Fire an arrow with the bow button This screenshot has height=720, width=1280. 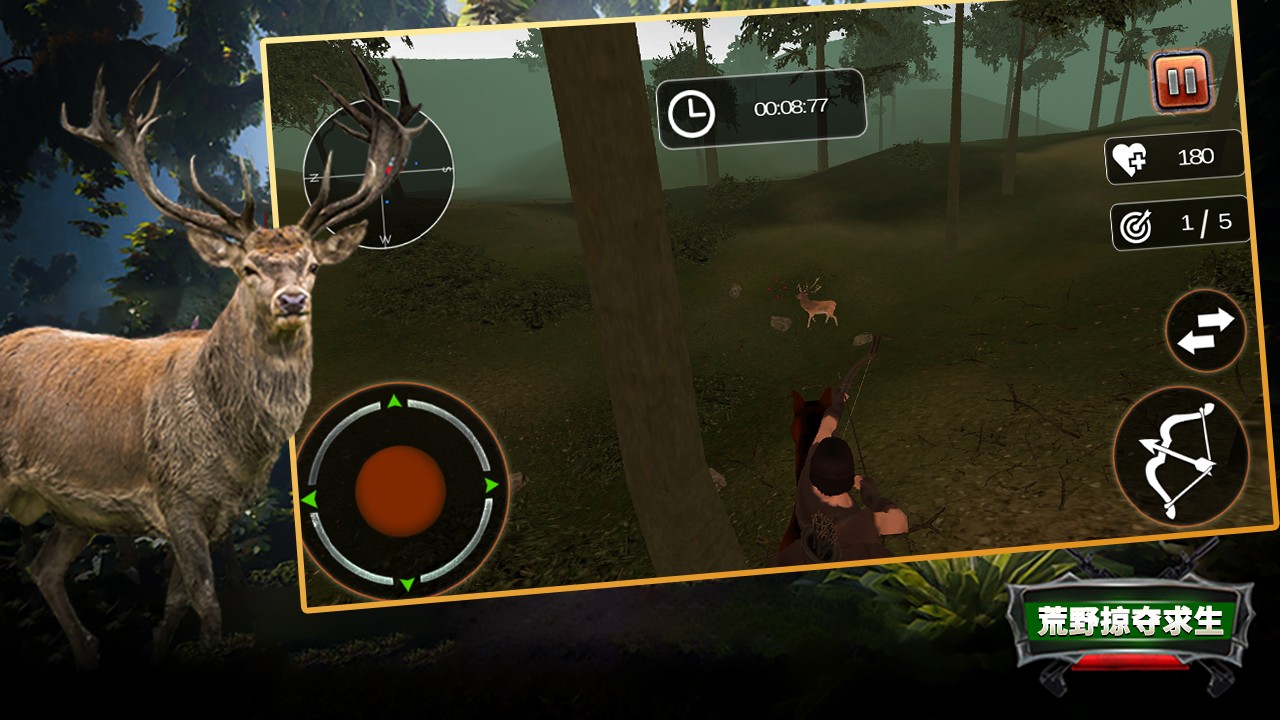click(x=1181, y=456)
